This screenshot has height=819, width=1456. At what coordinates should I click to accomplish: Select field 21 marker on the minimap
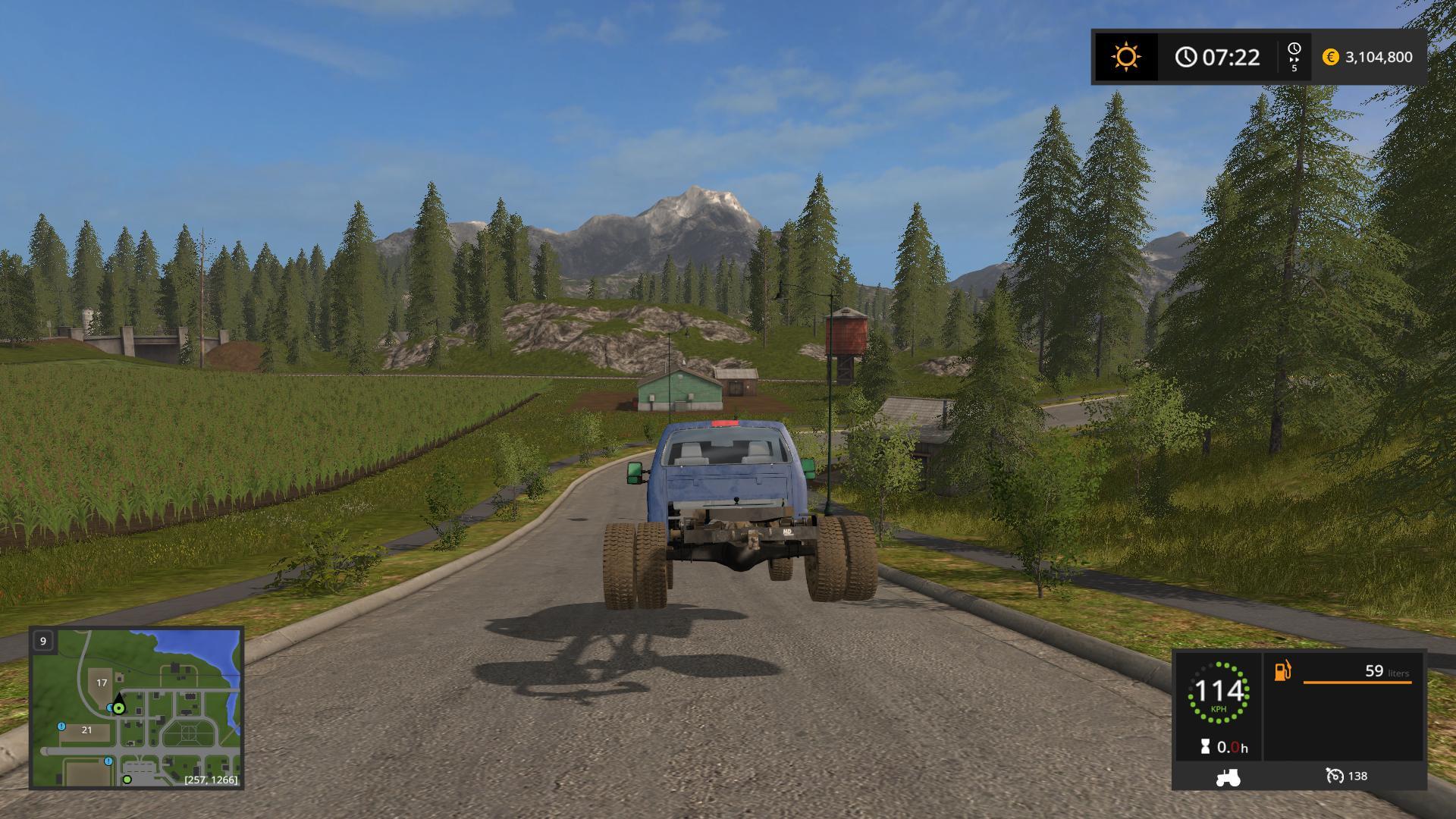[86, 730]
